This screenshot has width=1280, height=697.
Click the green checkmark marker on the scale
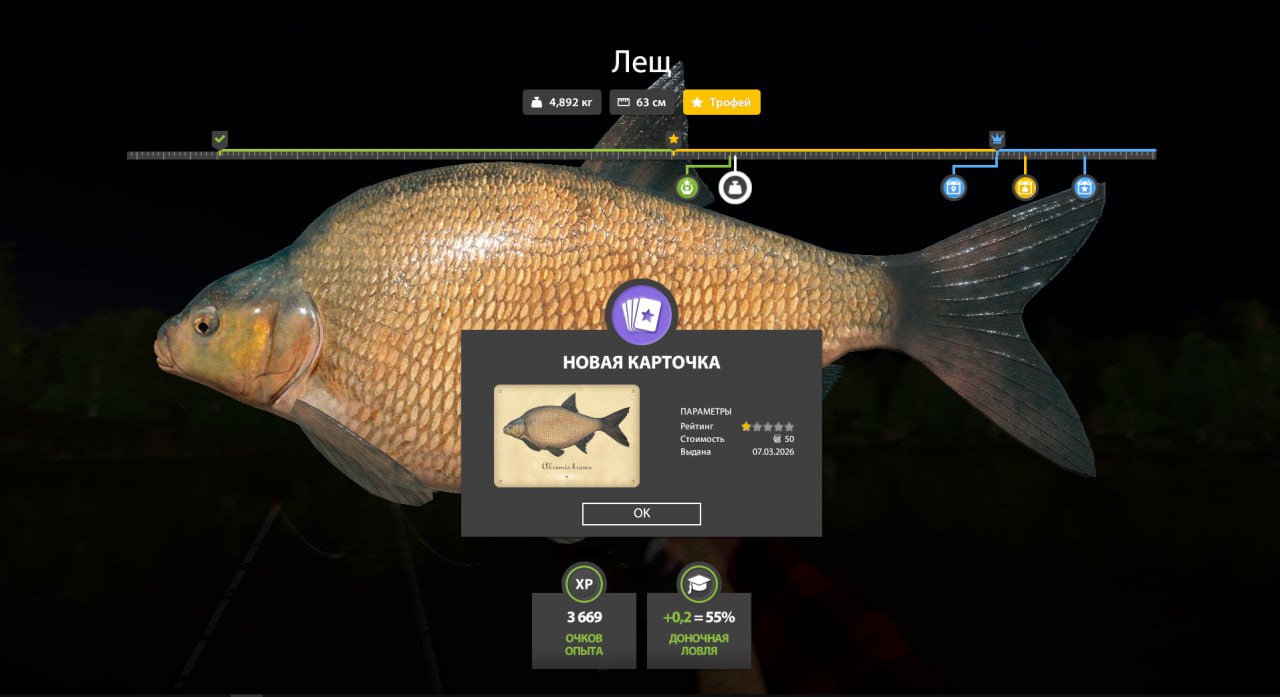click(220, 139)
